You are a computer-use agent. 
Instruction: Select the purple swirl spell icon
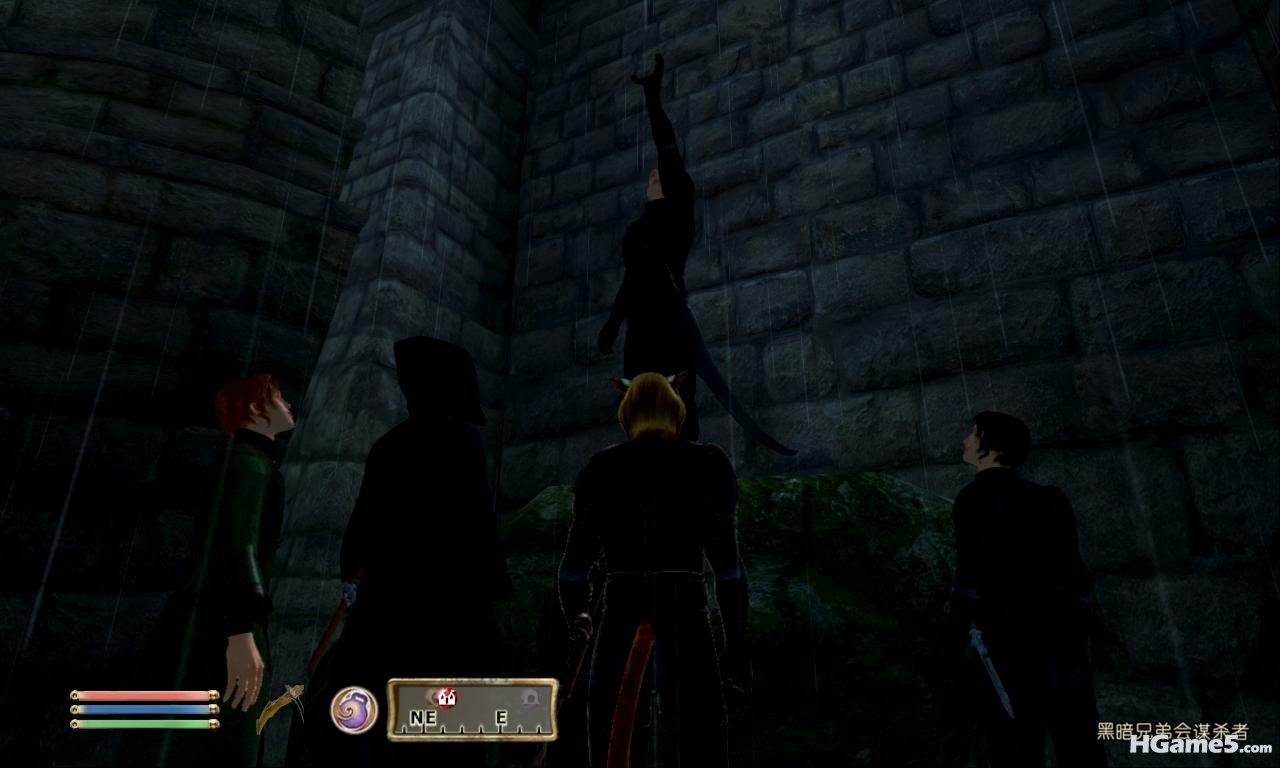click(354, 710)
